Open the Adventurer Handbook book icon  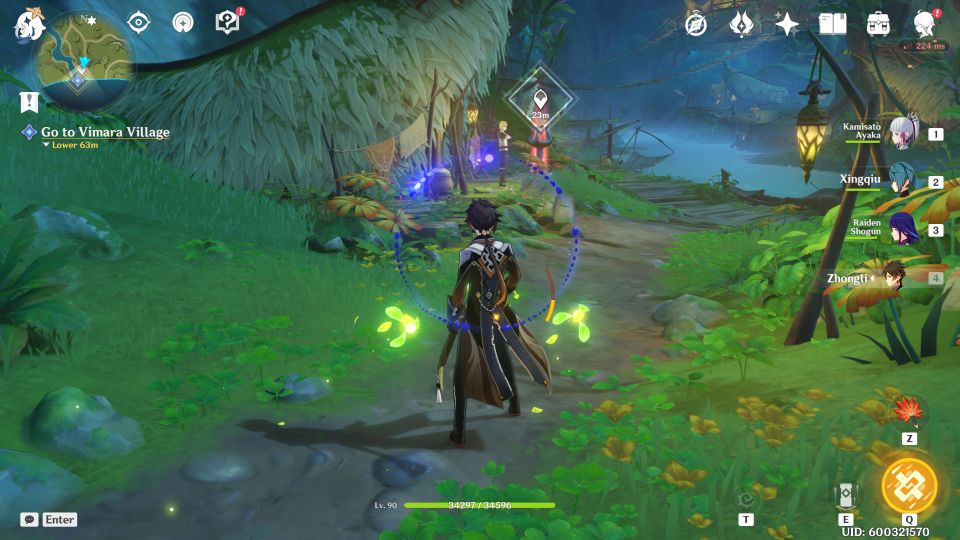pyautogui.click(x=832, y=24)
